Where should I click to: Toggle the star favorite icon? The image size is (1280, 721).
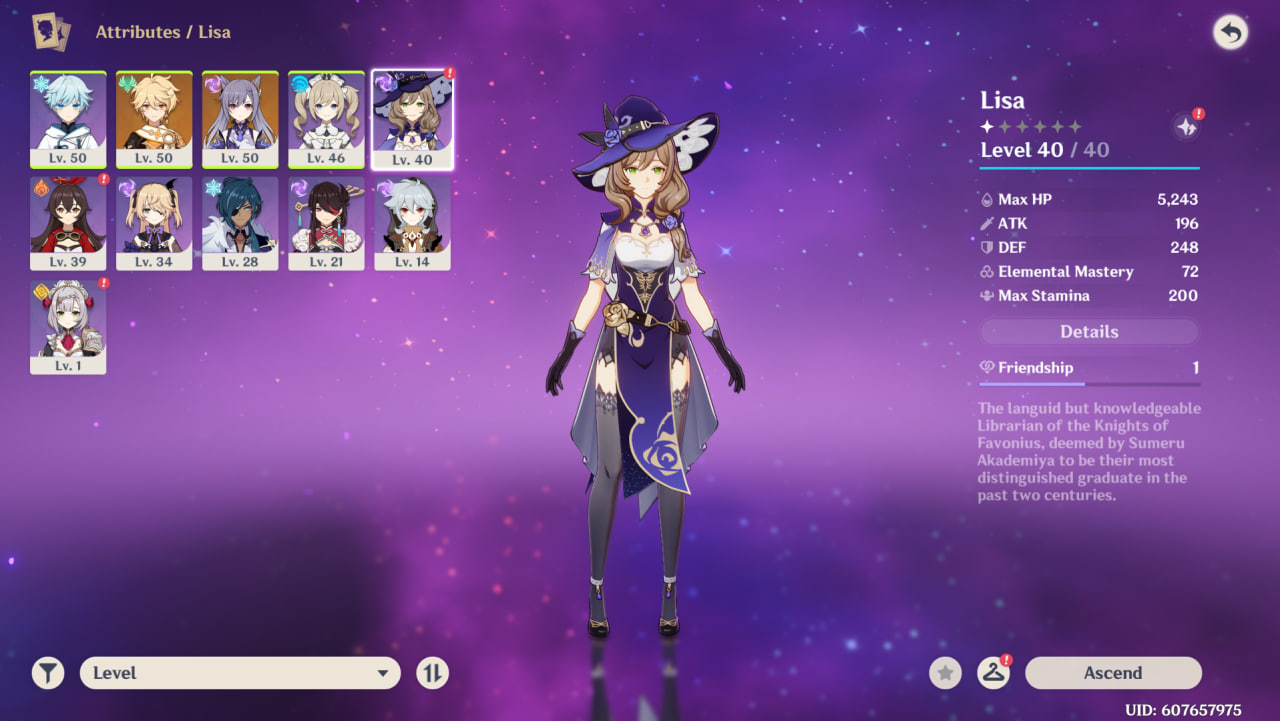point(945,673)
